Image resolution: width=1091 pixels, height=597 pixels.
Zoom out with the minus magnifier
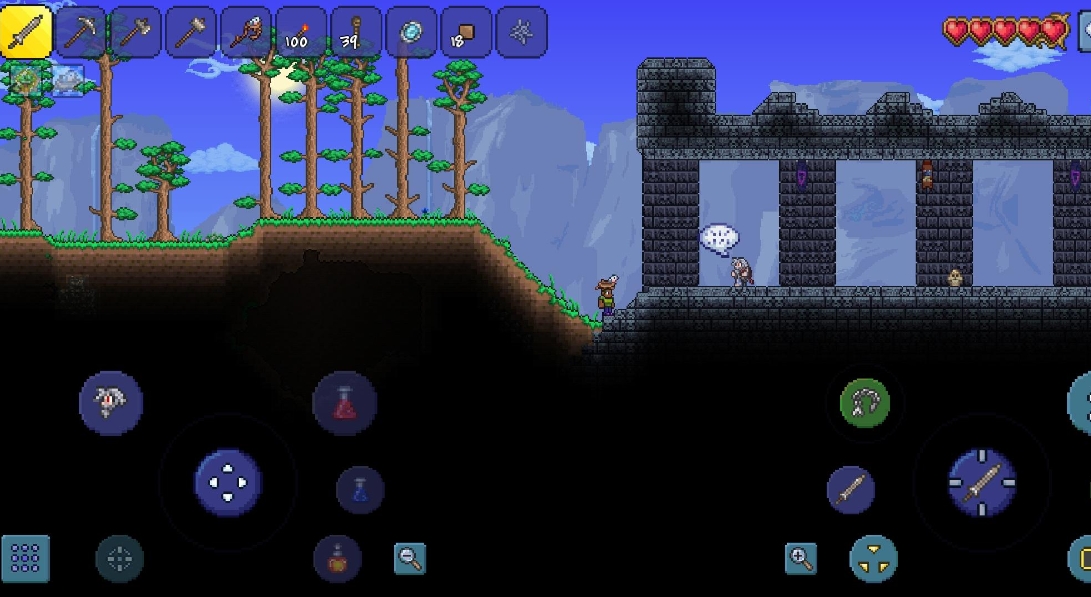[410, 558]
